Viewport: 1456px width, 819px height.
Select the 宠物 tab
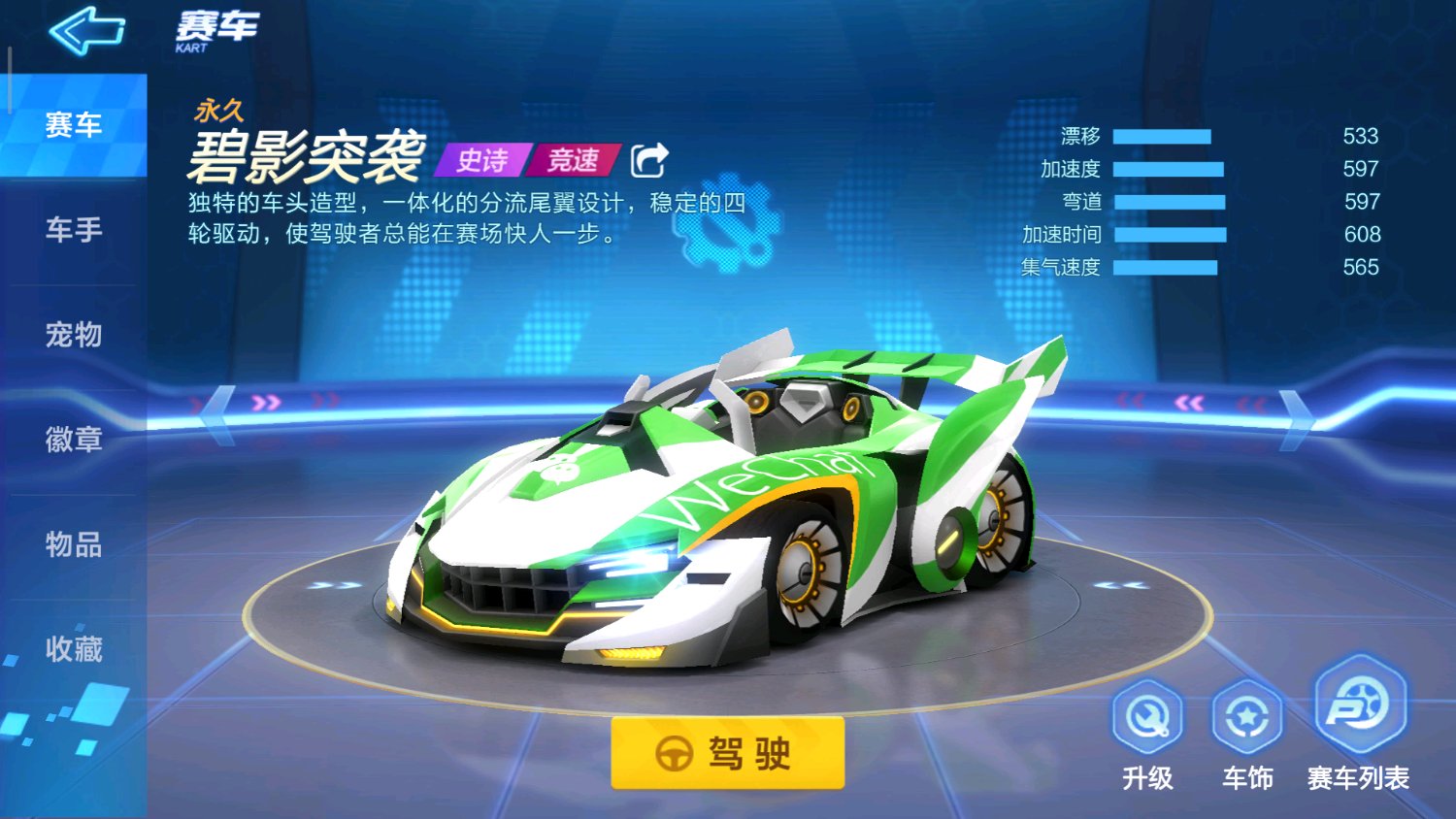[x=74, y=335]
